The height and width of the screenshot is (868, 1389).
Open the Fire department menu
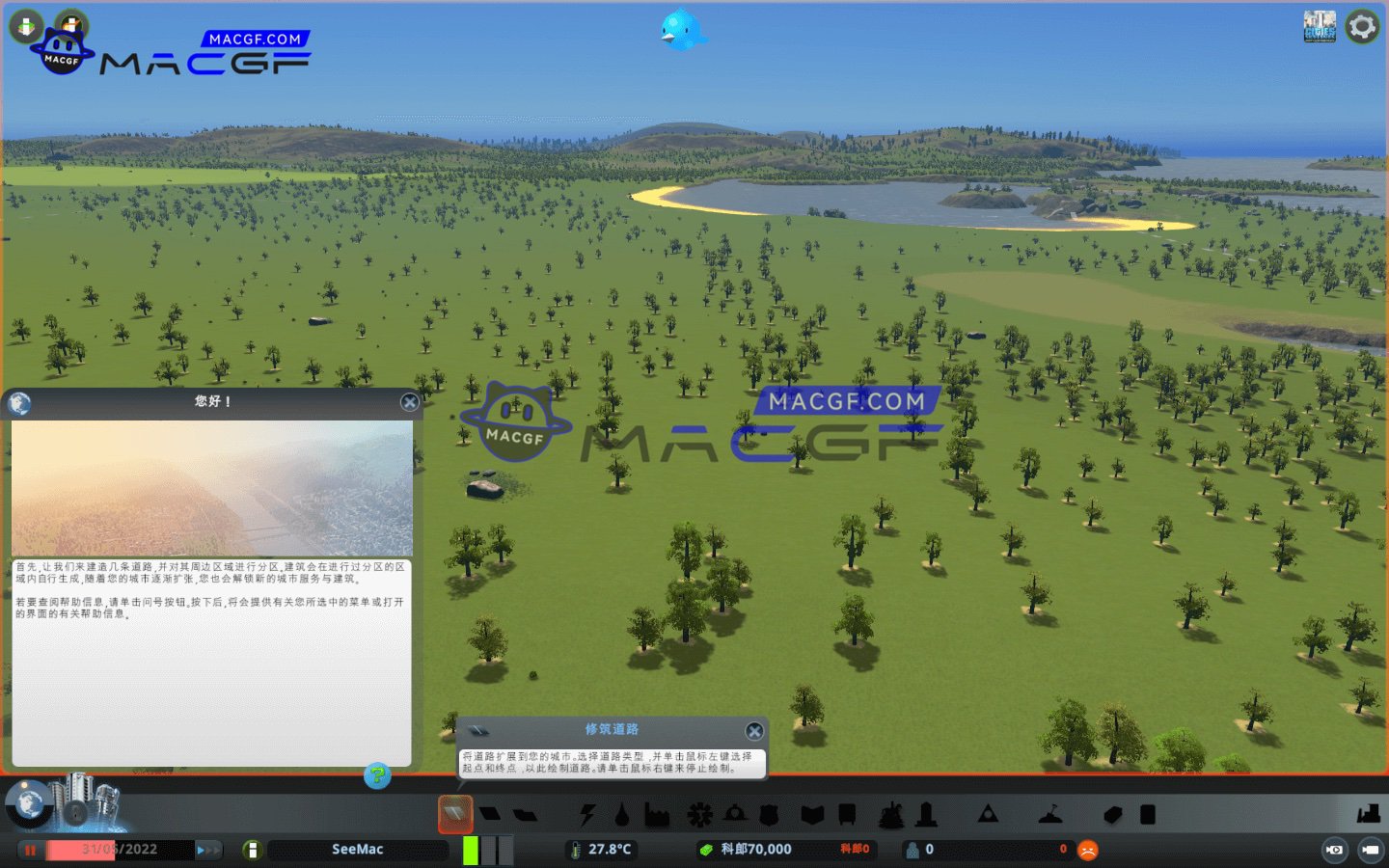tap(734, 813)
